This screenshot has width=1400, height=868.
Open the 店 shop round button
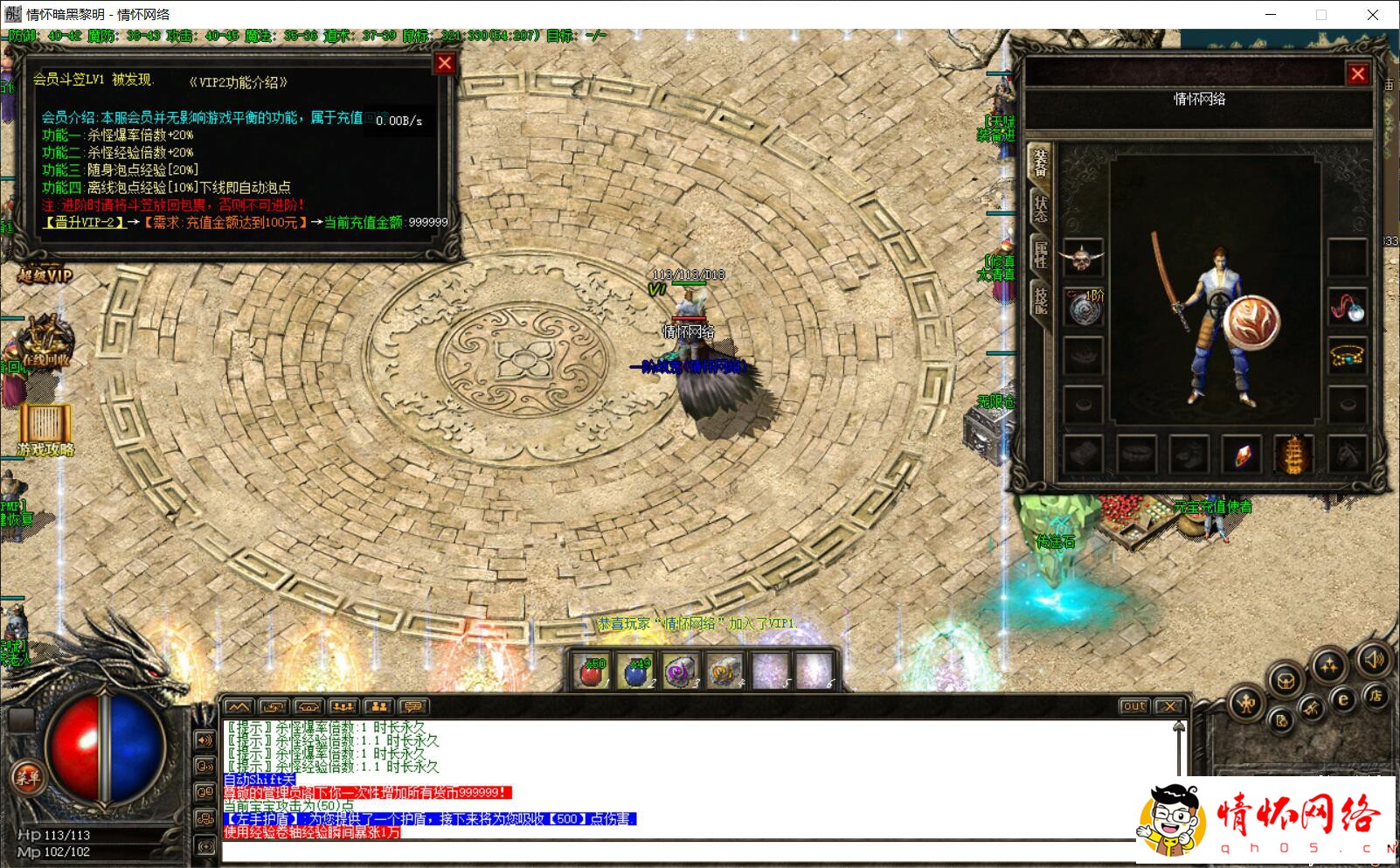pyautogui.click(x=1375, y=696)
